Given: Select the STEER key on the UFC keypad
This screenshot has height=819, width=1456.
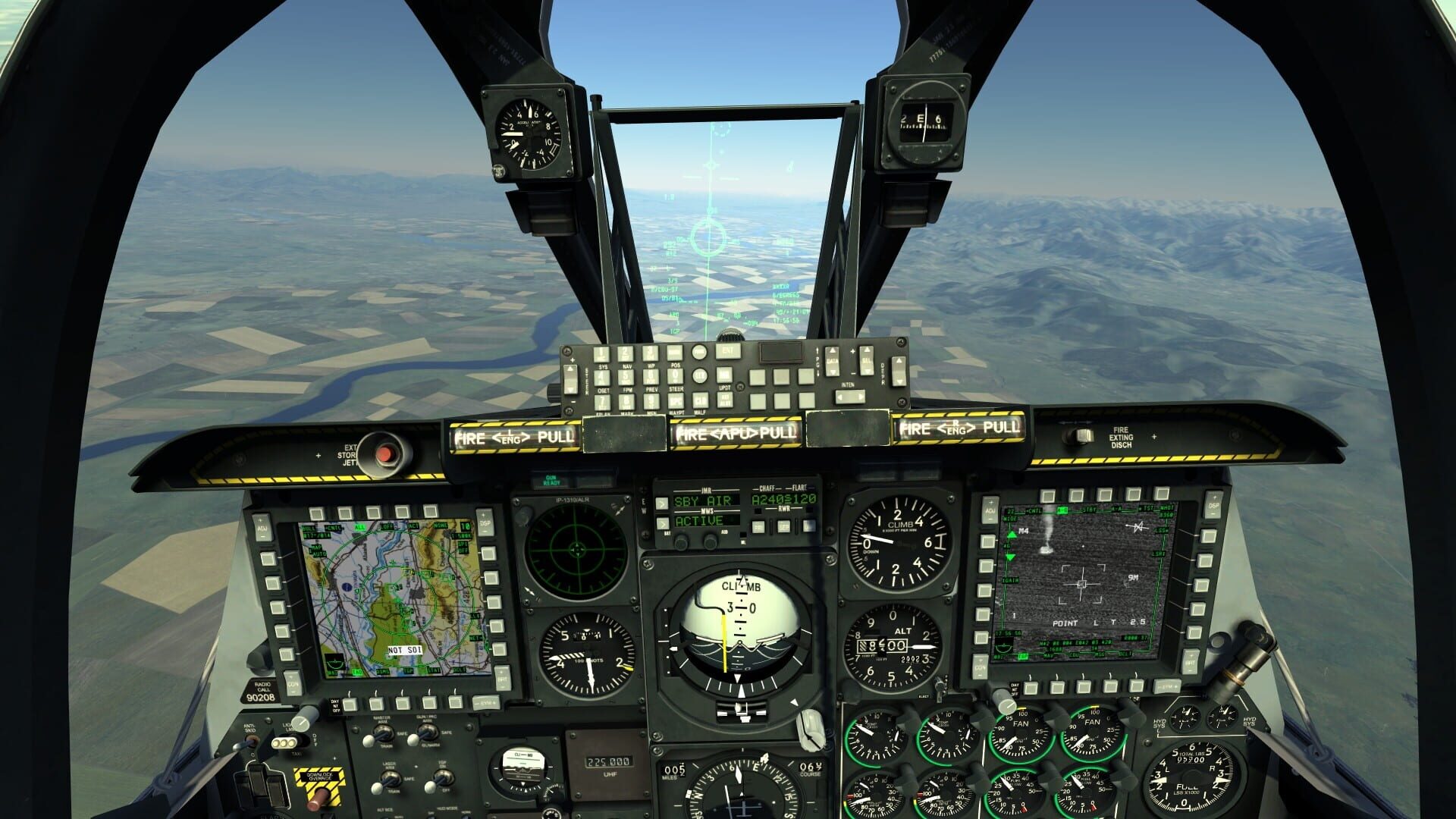Looking at the screenshot, I should click(675, 375).
